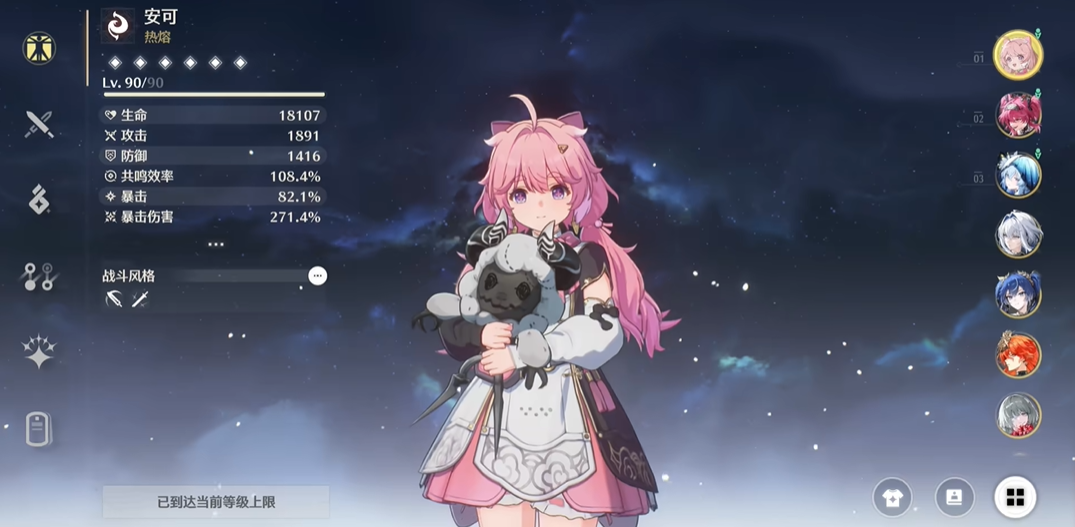
Task: Select the grey-haired character portrait
Action: pyautogui.click(x=1018, y=415)
